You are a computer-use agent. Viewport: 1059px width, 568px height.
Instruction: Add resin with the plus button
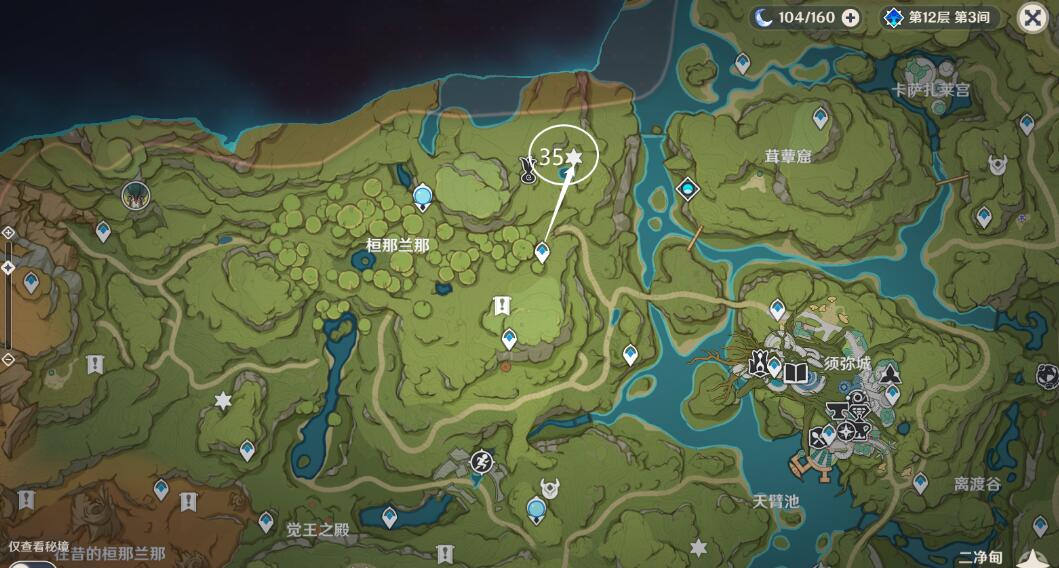click(x=850, y=17)
